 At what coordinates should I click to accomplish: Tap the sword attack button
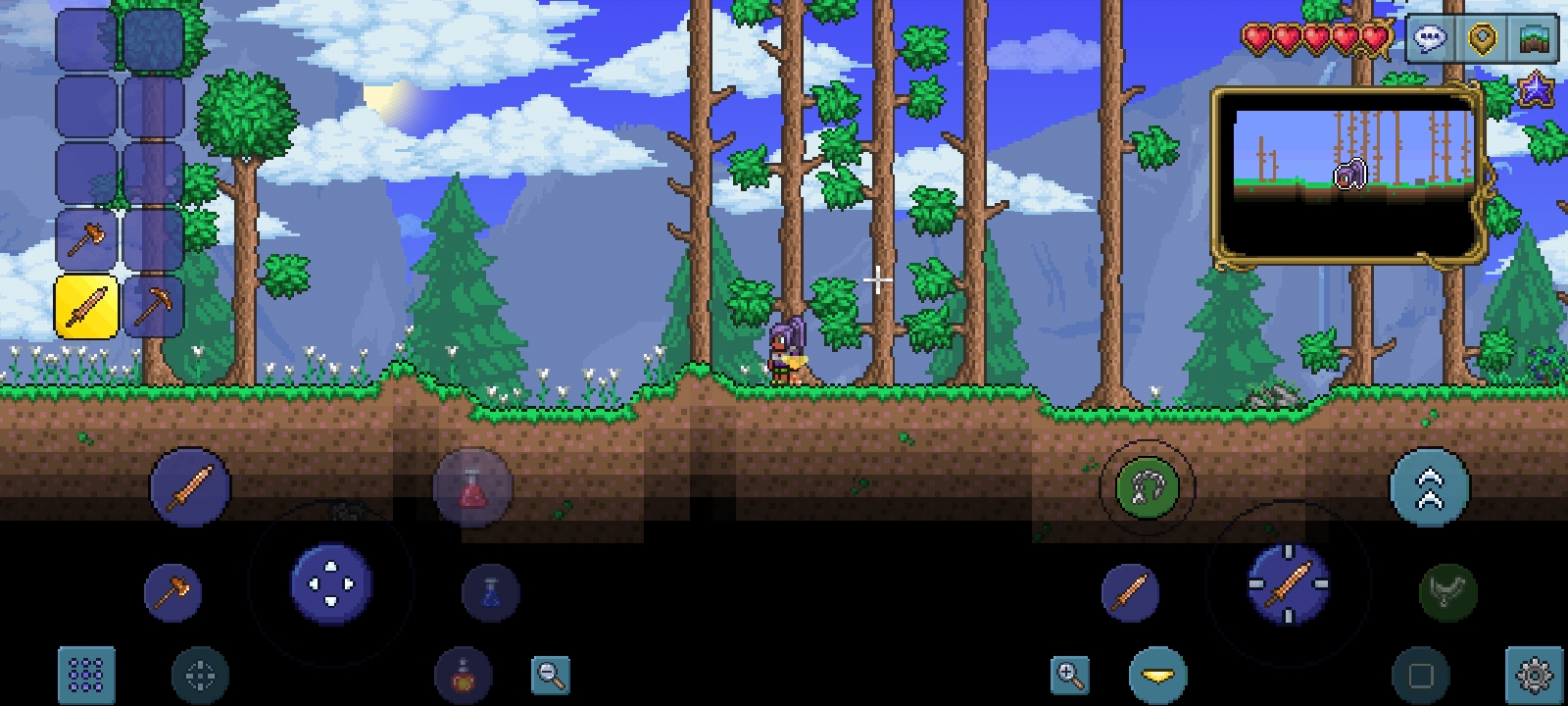point(191,487)
